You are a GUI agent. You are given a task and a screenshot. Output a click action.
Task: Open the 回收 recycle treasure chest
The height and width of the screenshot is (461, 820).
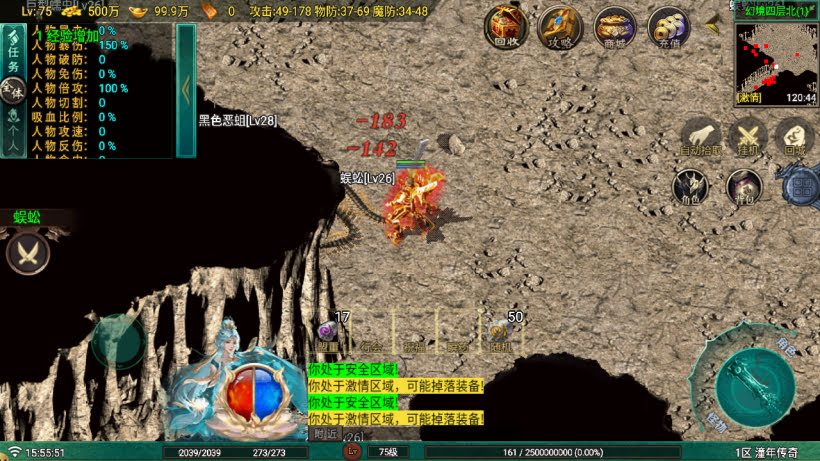pos(506,27)
